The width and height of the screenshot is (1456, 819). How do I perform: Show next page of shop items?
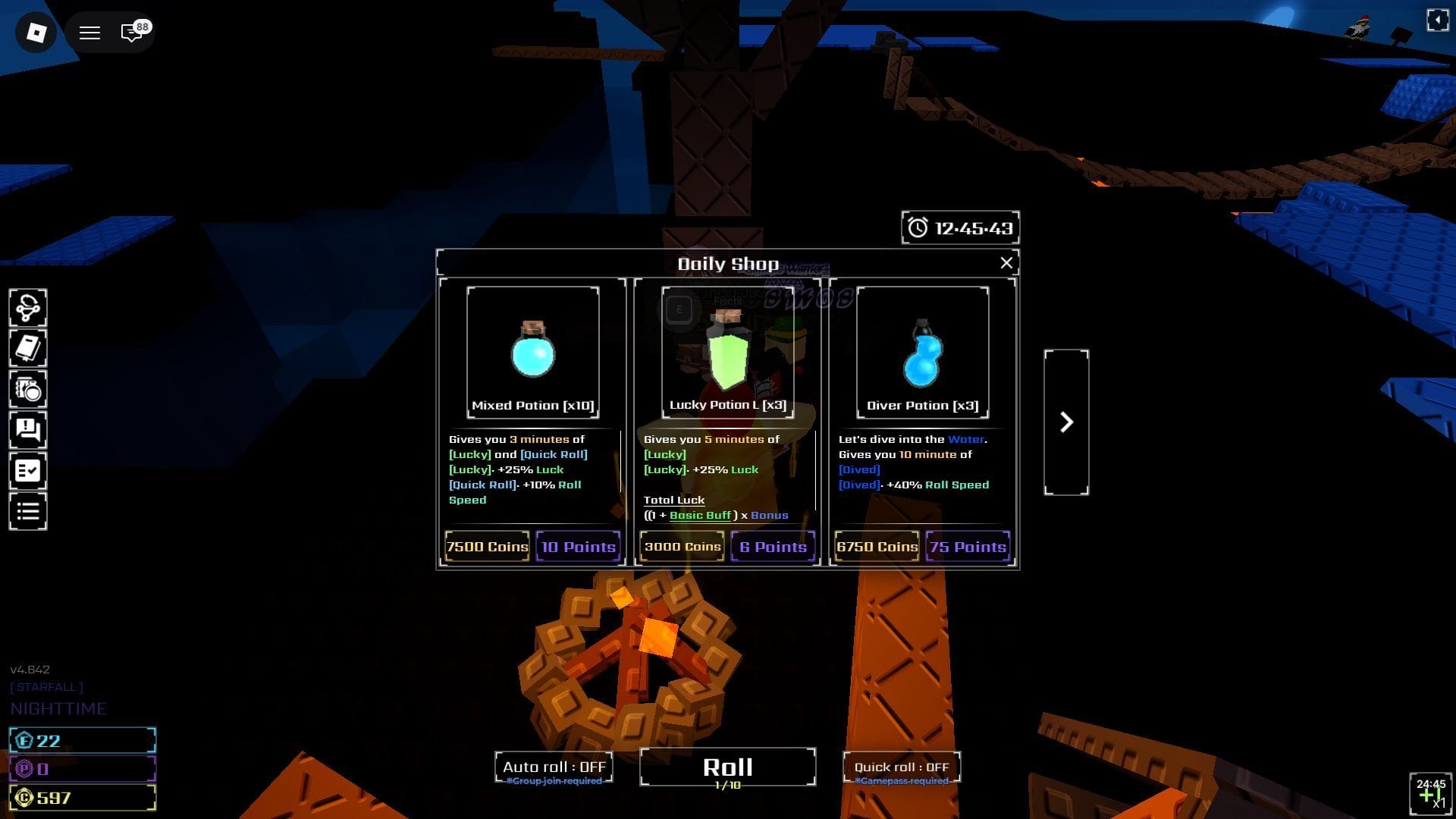pos(1066,422)
